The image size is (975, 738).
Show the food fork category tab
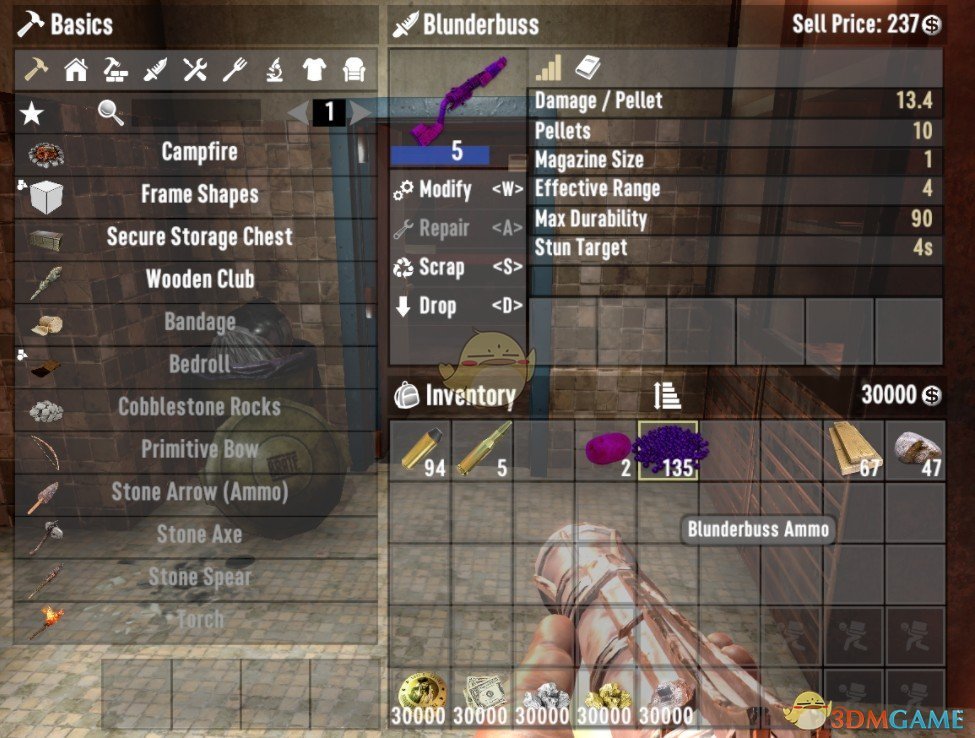234,70
